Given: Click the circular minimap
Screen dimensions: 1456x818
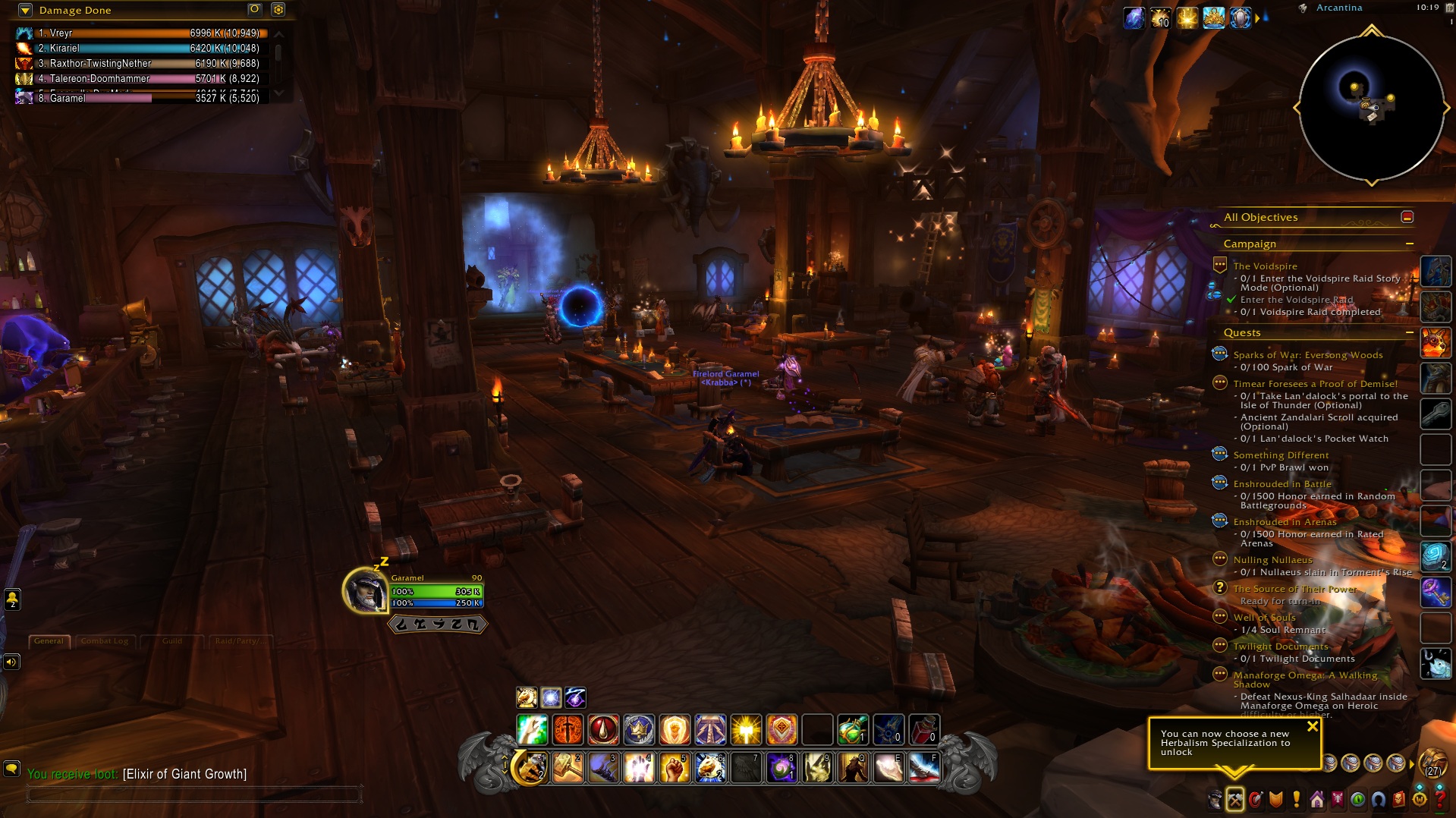Looking at the screenshot, I should [1371, 107].
